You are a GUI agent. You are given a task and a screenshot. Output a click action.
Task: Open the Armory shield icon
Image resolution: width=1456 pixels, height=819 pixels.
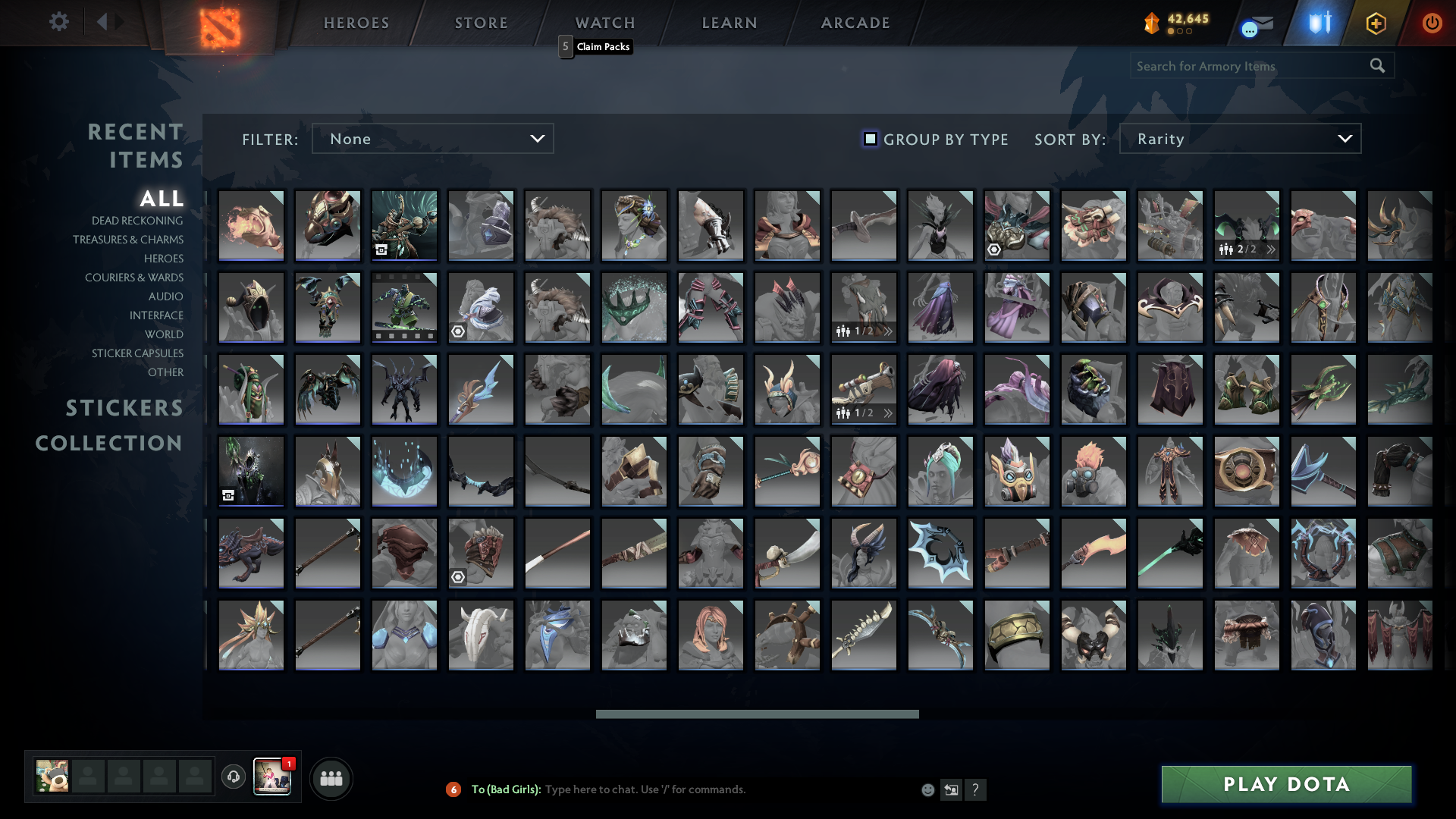1318,23
